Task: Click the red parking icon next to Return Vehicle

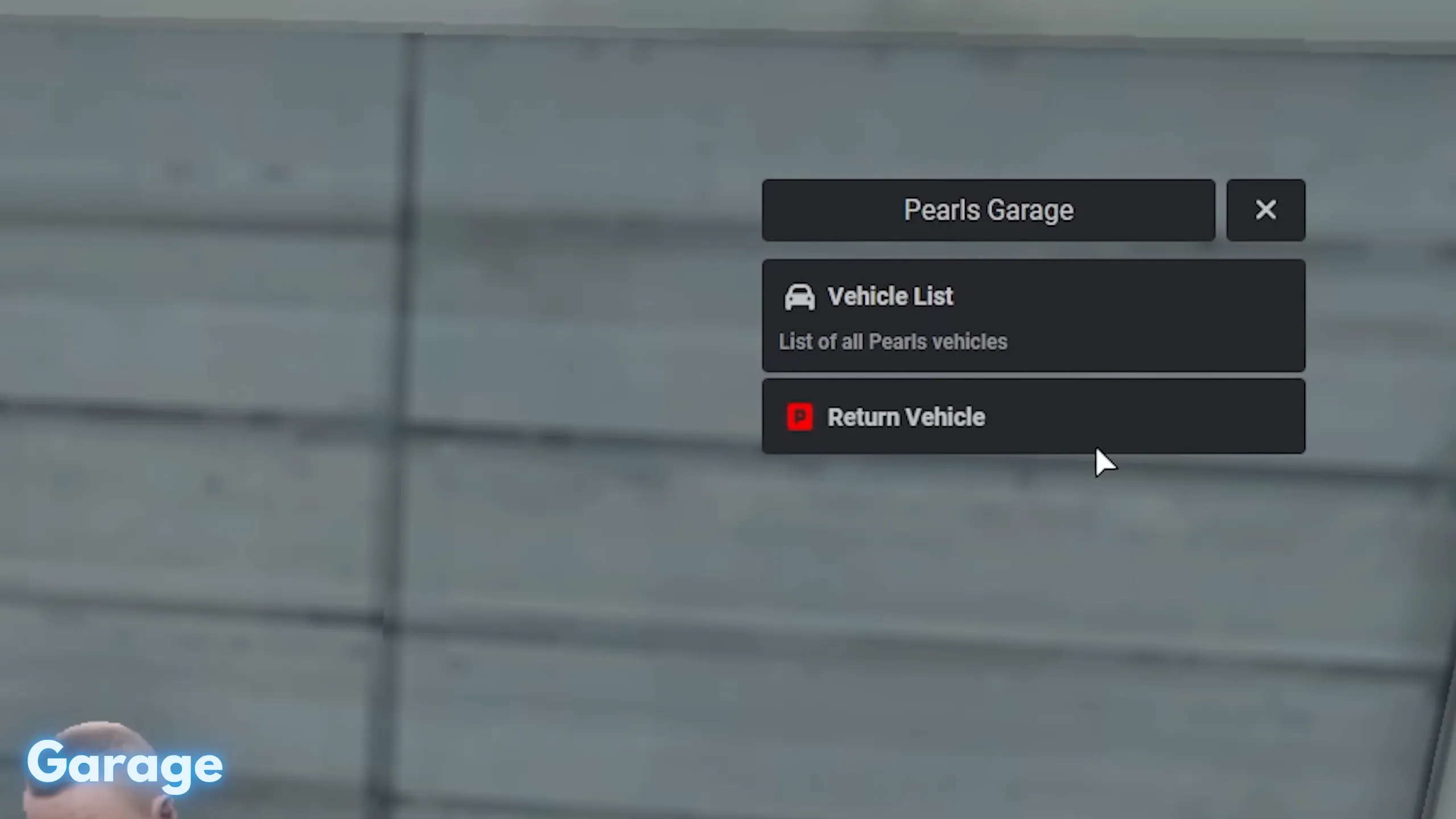Action: [x=799, y=417]
